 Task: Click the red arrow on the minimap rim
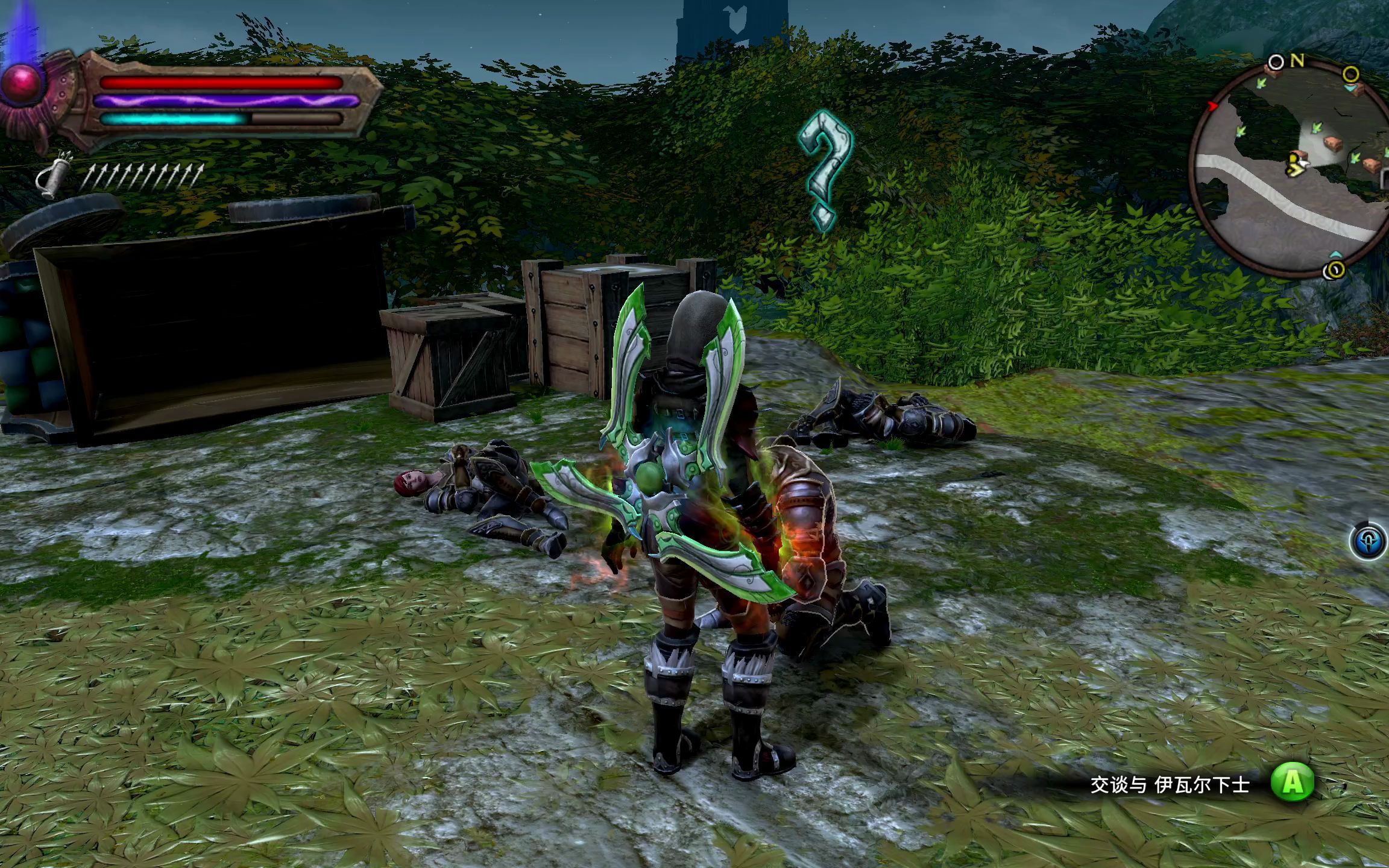[x=1213, y=106]
